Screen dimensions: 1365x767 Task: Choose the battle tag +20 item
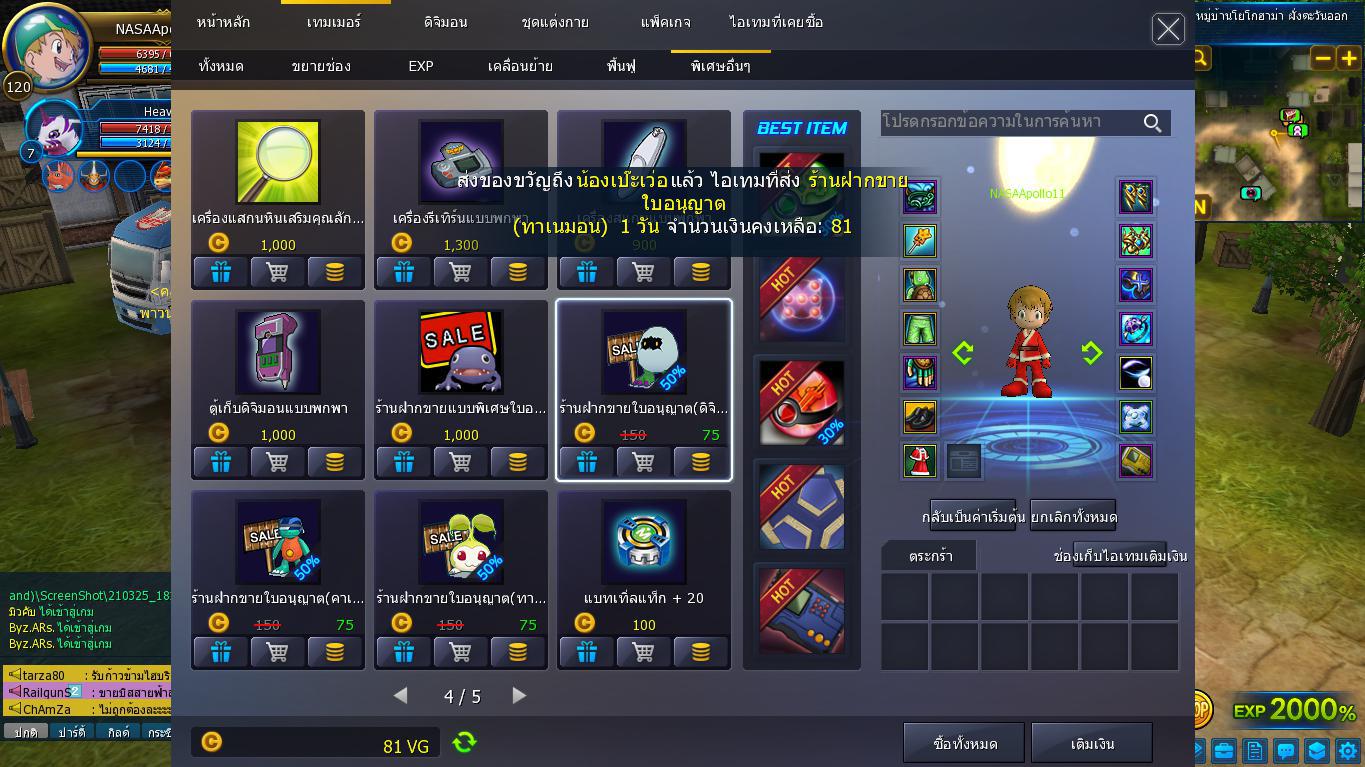(x=644, y=542)
